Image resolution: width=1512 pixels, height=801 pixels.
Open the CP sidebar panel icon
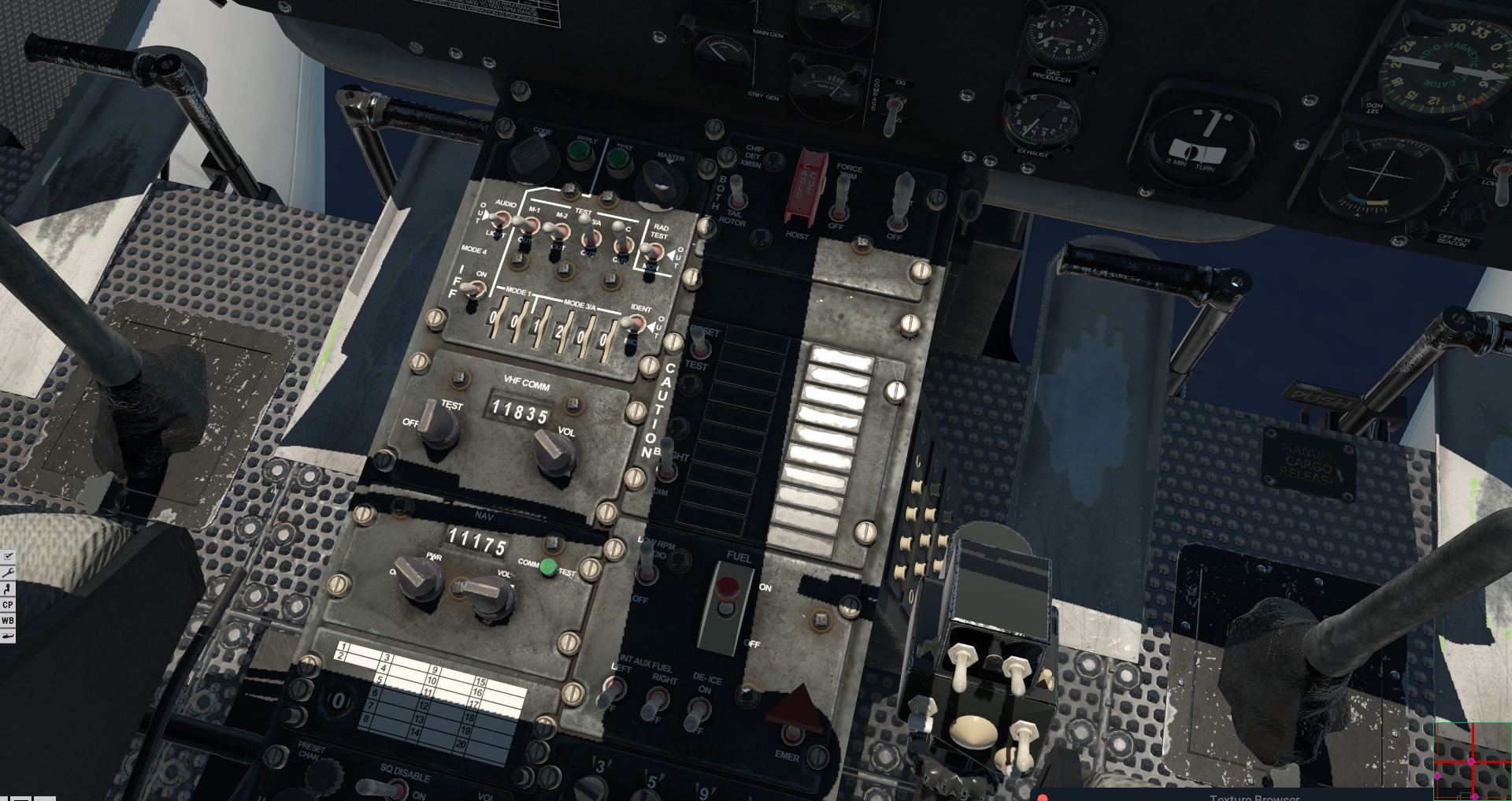(8, 604)
